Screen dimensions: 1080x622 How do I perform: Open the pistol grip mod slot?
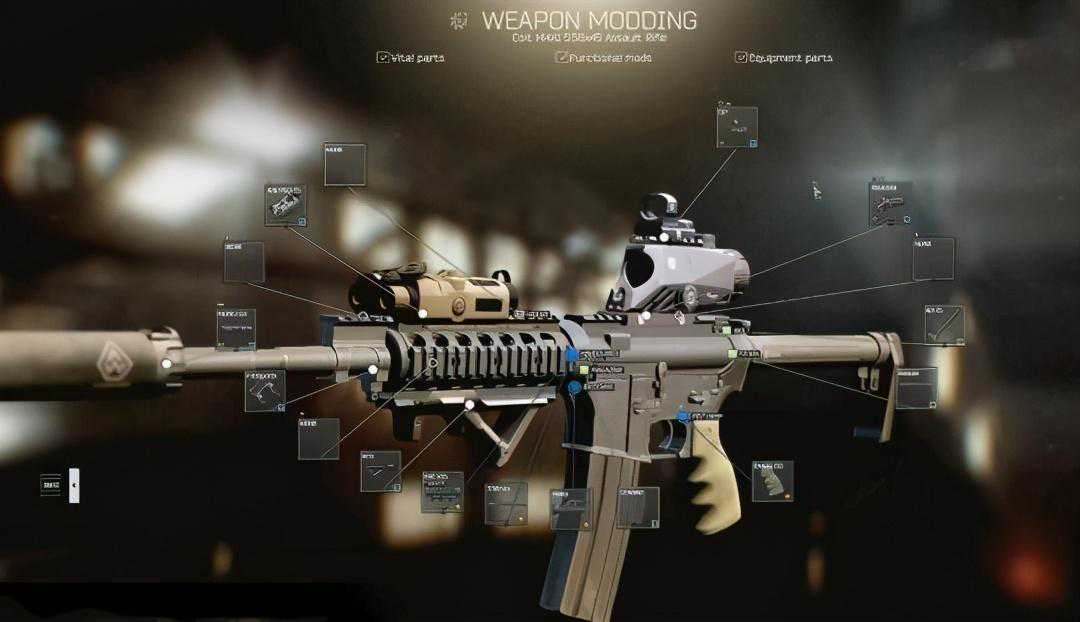coord(772,481)
